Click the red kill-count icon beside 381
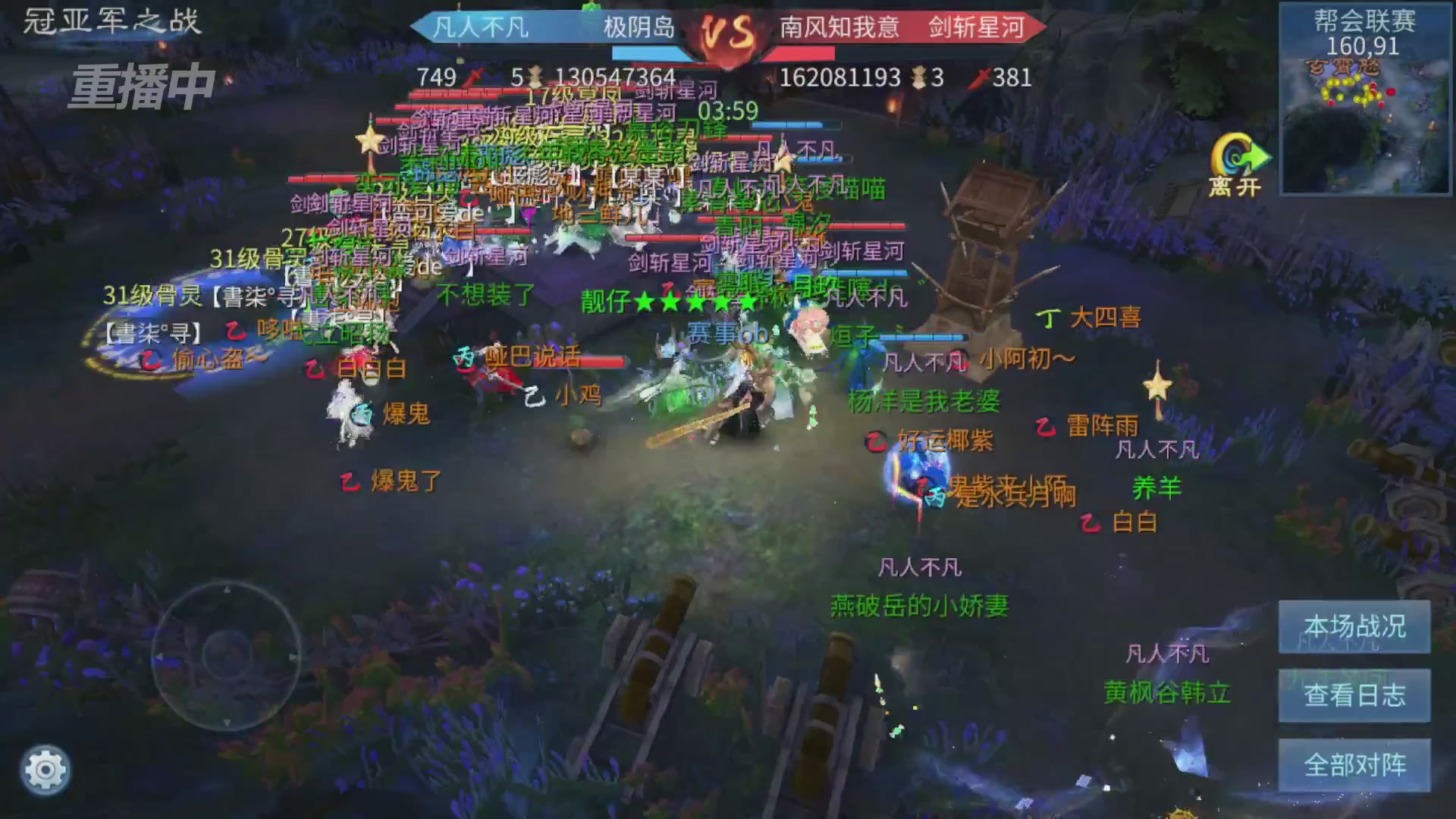The height and width of the screenshot is (819, 1456). pyautogui.click(x=978, y=75)
